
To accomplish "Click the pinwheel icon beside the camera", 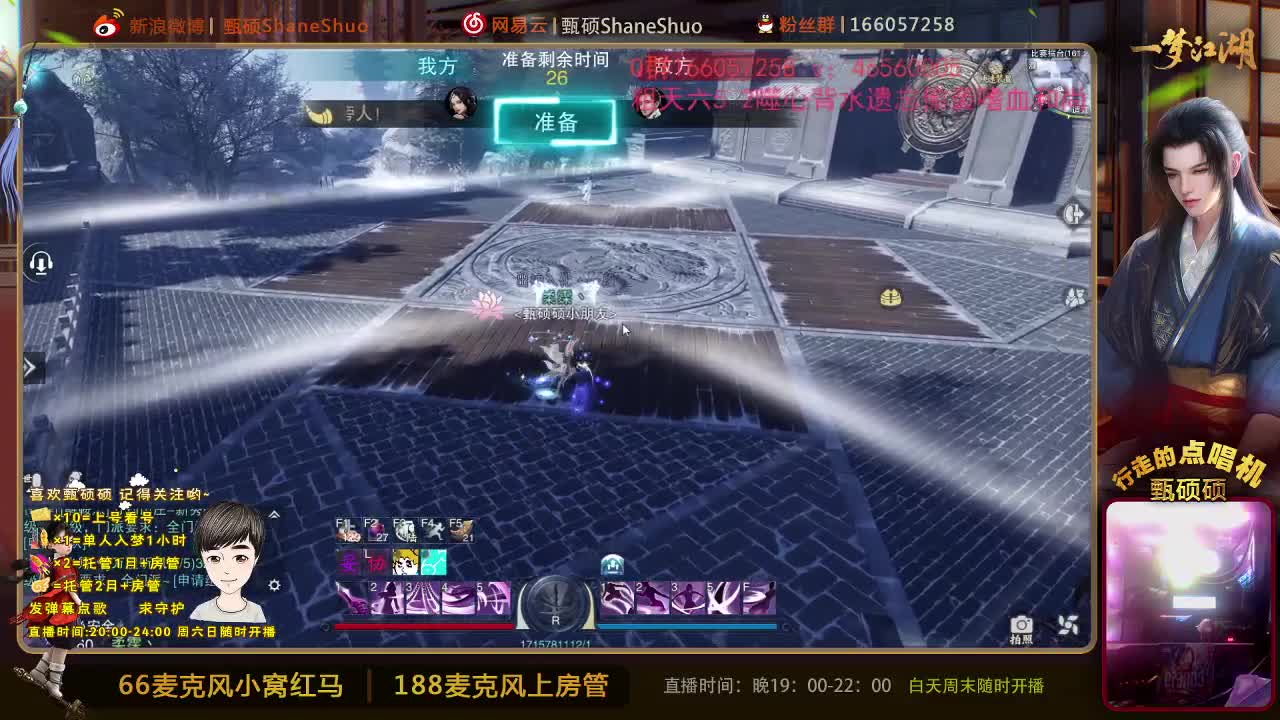I will (1068, 624).
